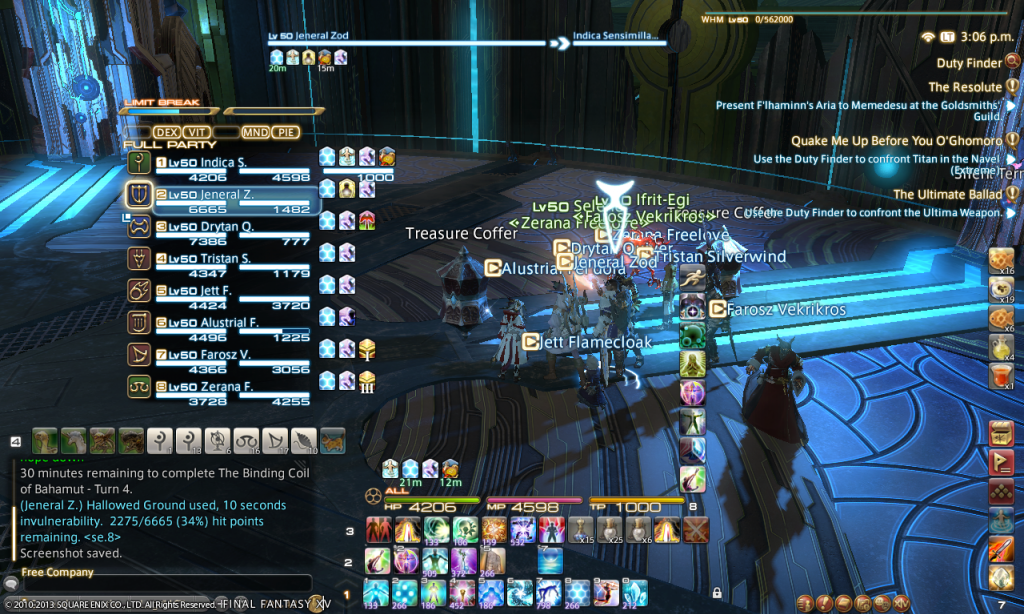Select the focus target Indica Sensimilla bar
The height and width of the screenshot is (614, 1024).
[x=616, y=43]
